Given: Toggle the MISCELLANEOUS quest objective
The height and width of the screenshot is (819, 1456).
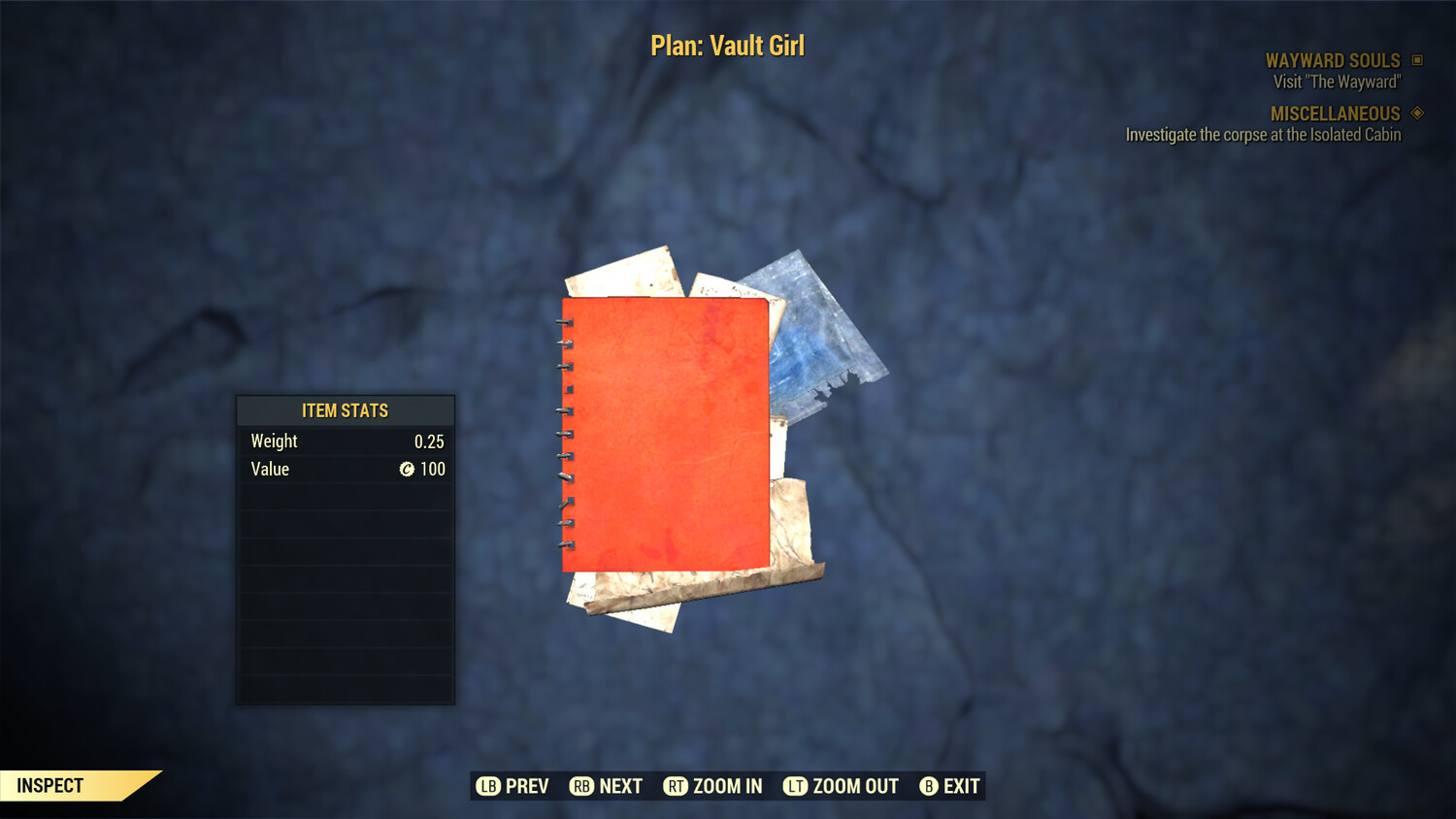Looking at the screenshot, I should pos(1336,114).
